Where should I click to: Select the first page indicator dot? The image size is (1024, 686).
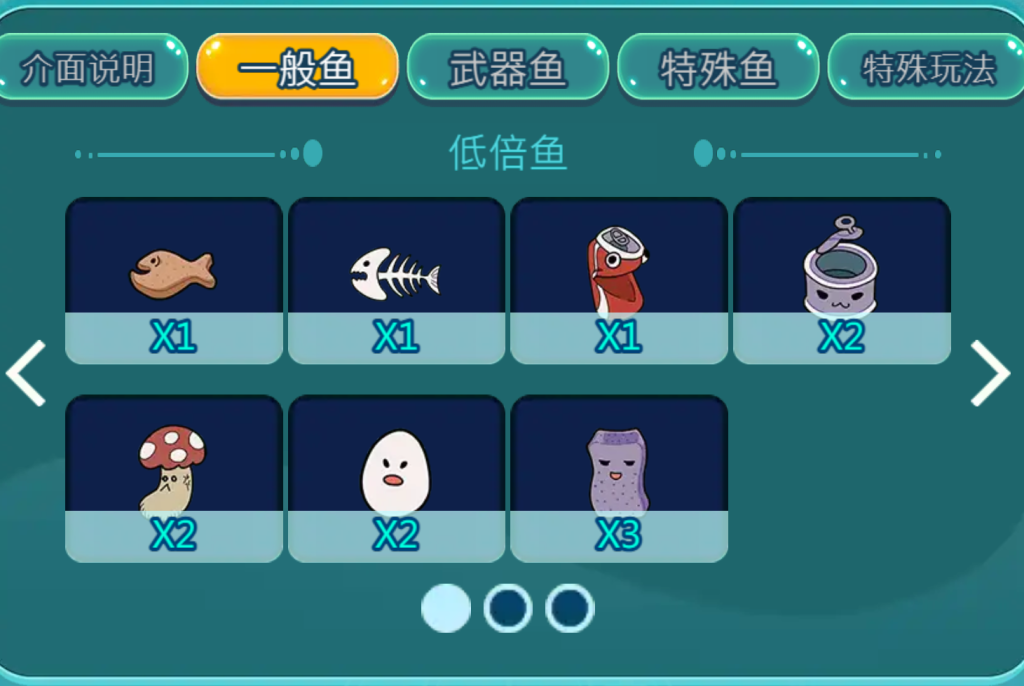tap(446, 608)
